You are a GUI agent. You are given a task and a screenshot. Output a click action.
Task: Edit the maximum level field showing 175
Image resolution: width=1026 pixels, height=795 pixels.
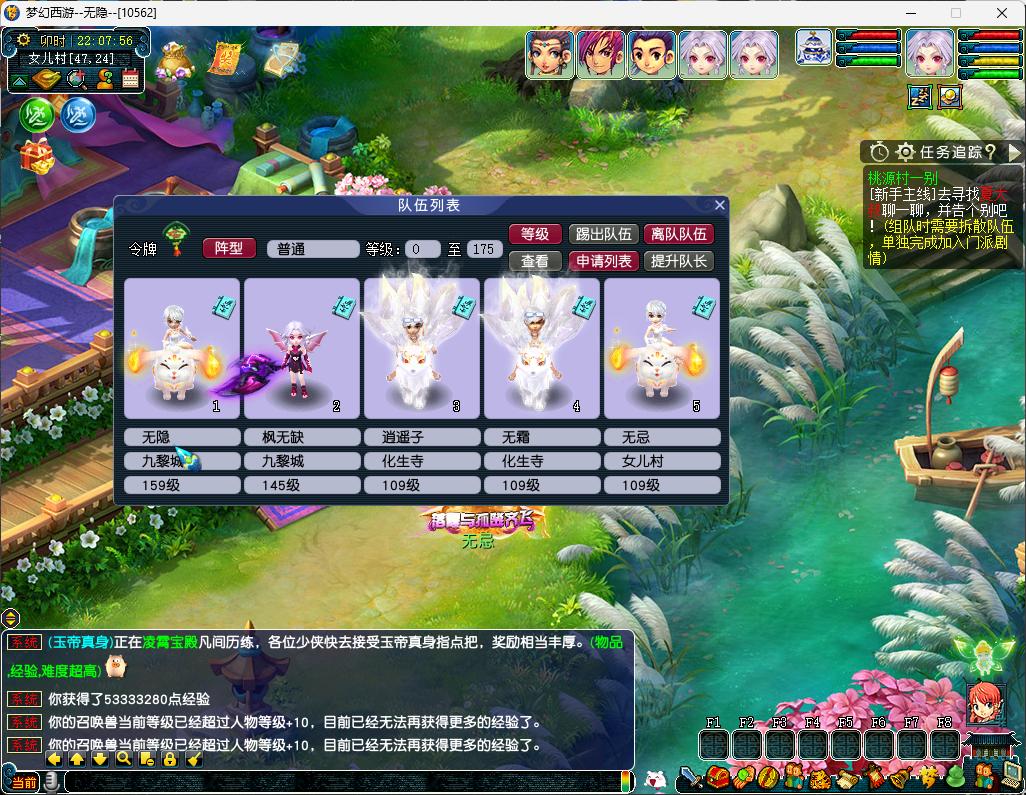pyautogui.click(x=484, y=249)
